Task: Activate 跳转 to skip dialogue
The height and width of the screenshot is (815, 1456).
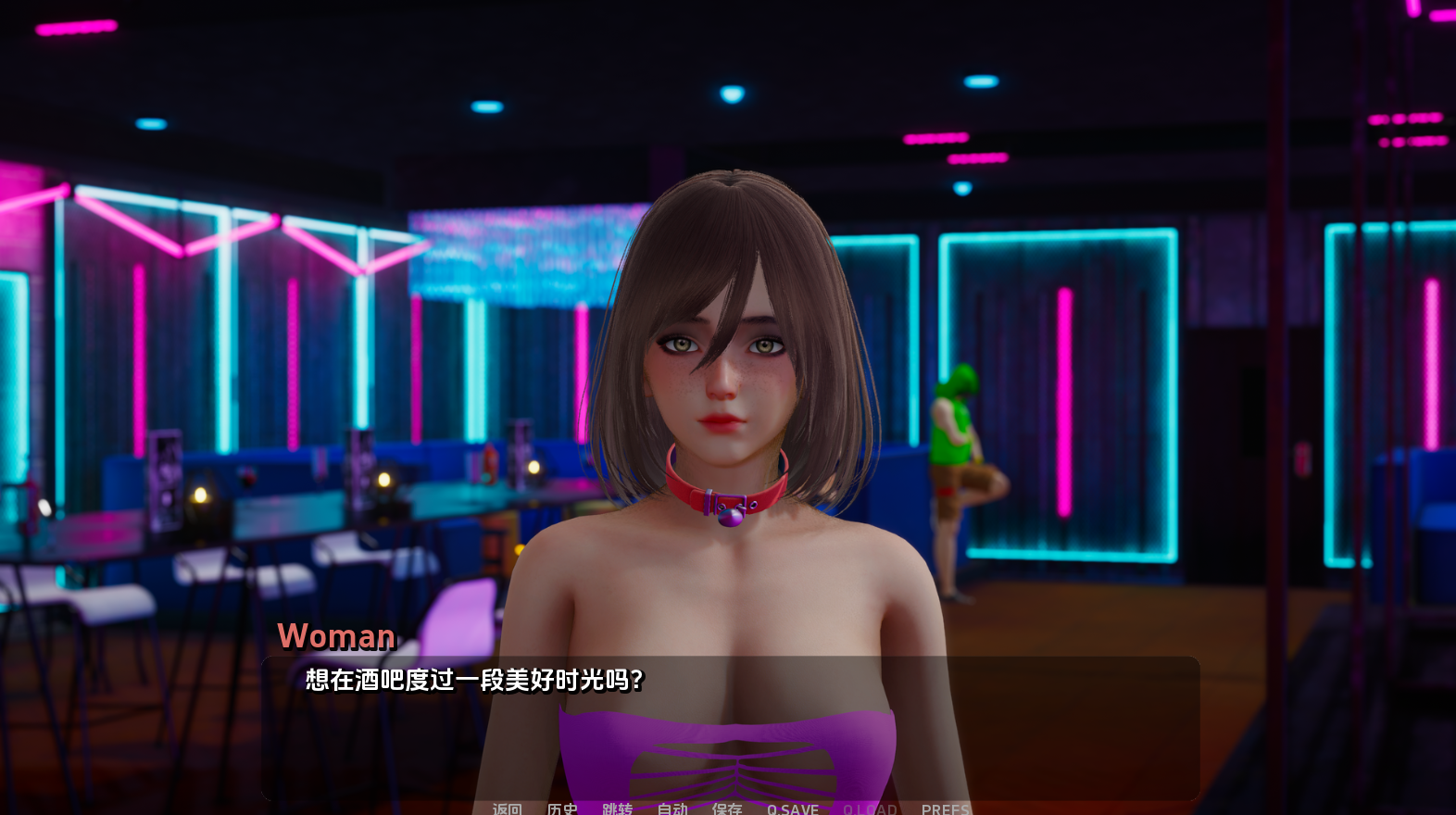Action: click(x=619, y=808)
